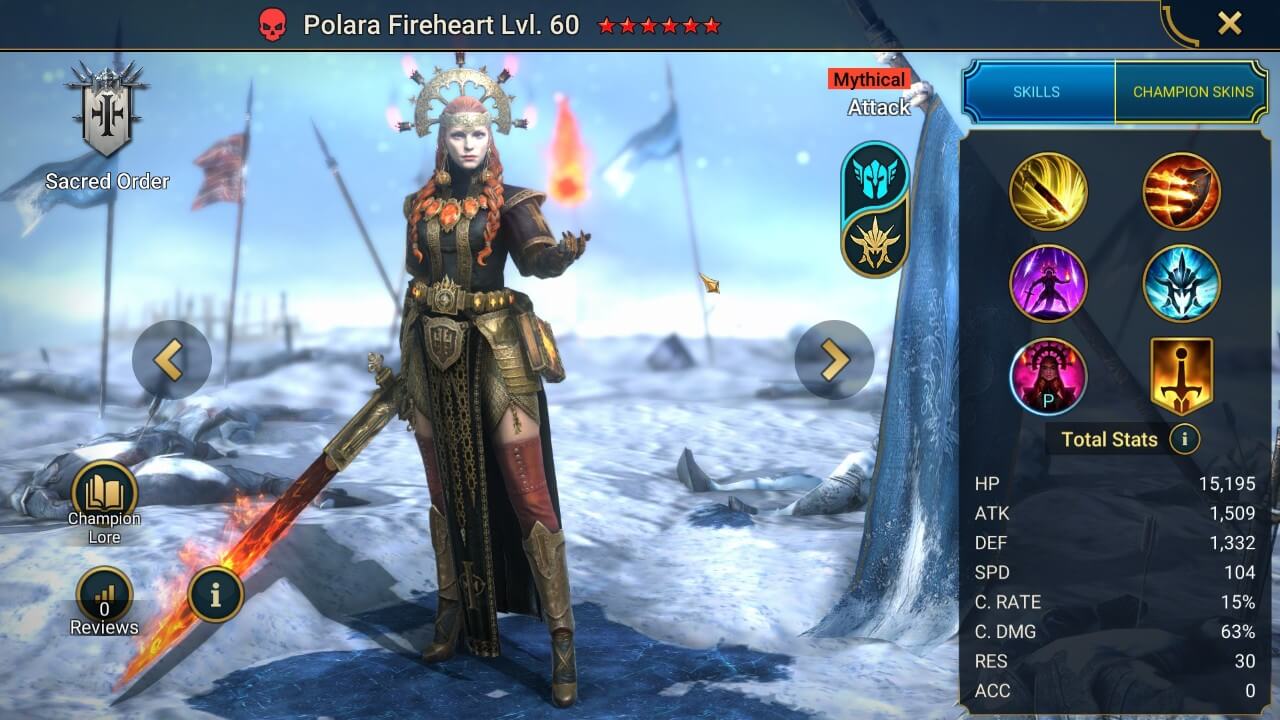This screenshot has height=720, width=1280.
Task: Choose the golden horned form toggle
Action: click(x=875, y=241)
